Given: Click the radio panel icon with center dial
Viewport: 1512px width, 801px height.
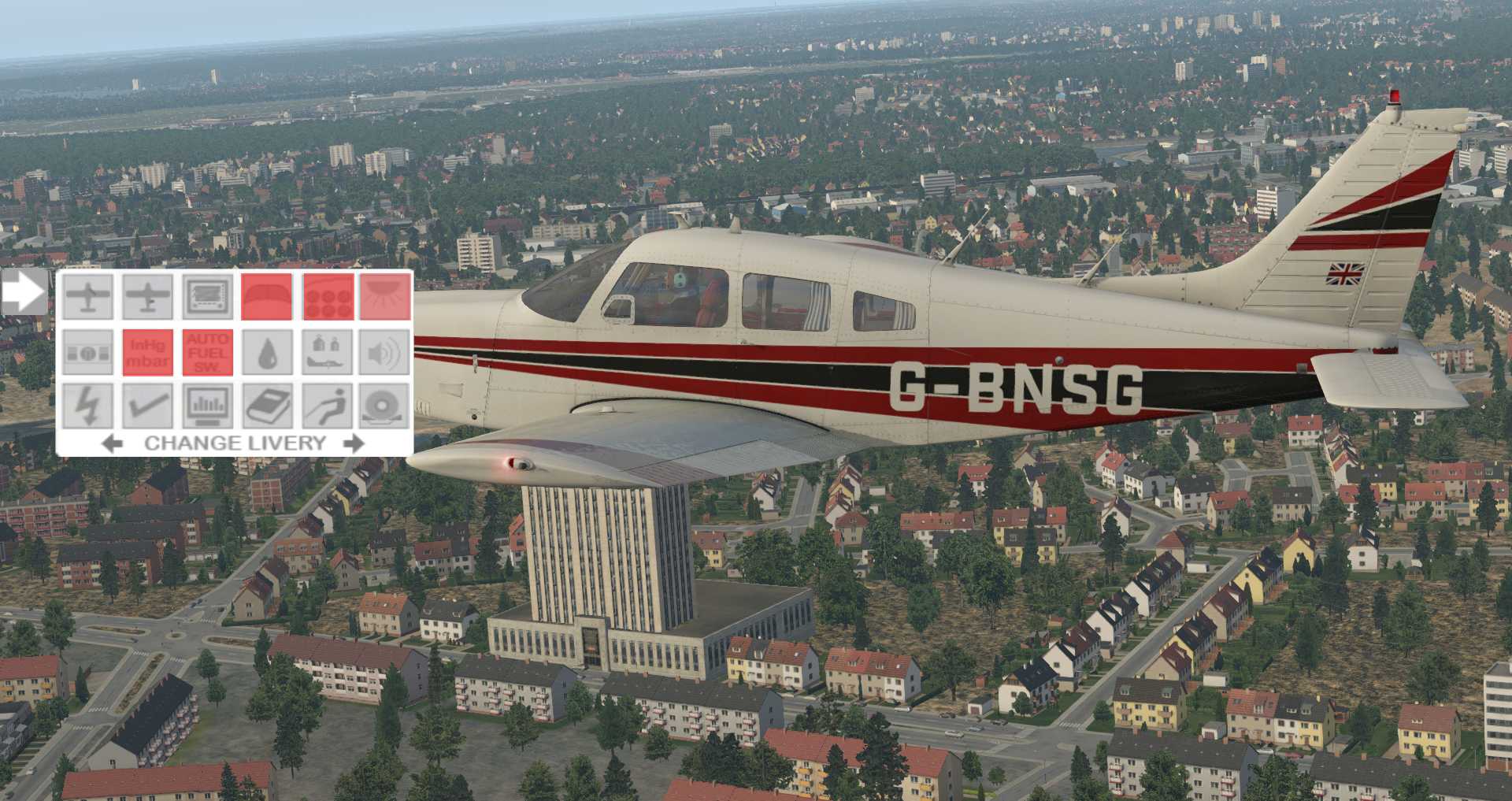Looking at the screenshot, I should tap(87, 352).
